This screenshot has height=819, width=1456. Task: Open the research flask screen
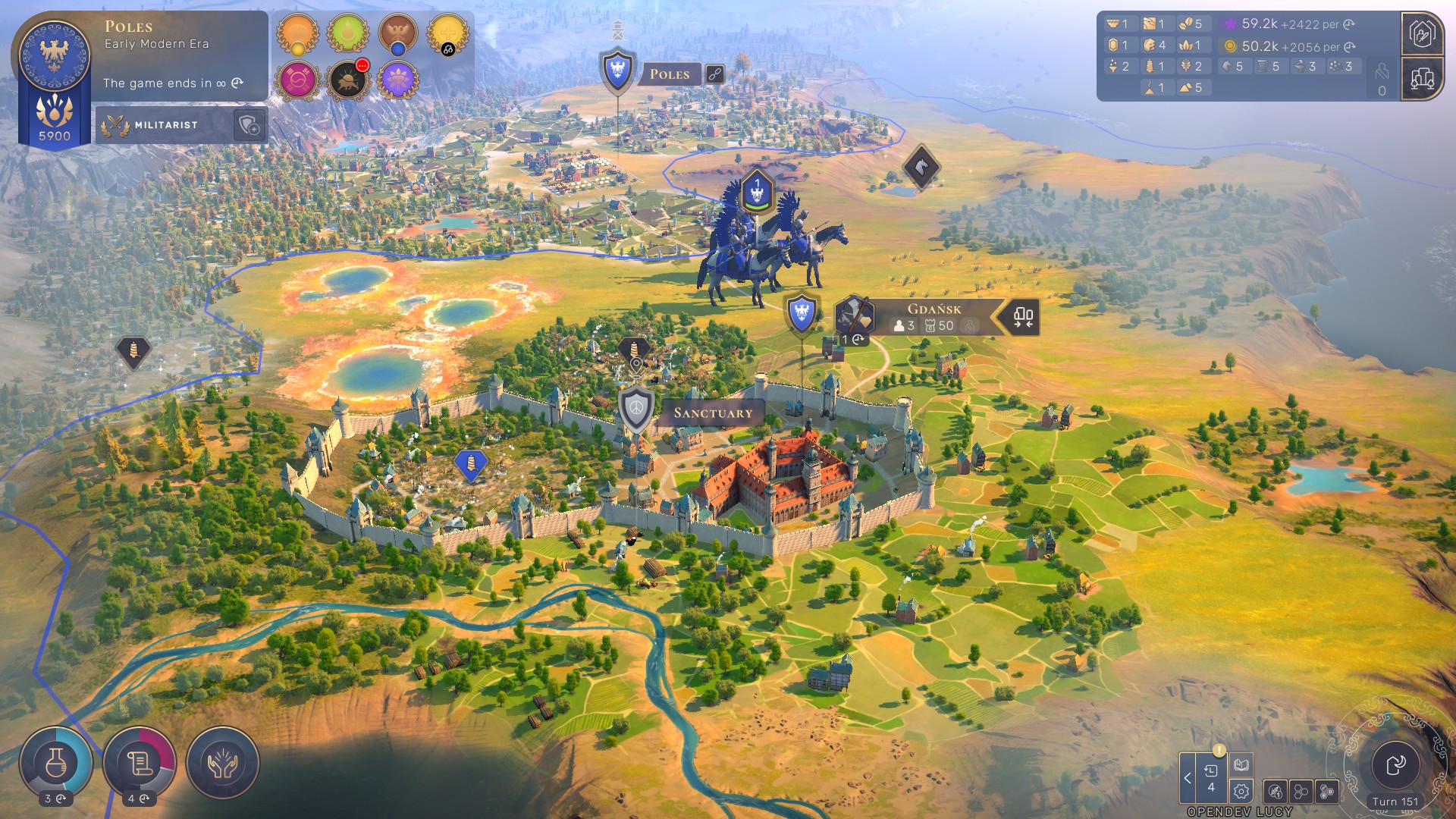coord(56,763)
